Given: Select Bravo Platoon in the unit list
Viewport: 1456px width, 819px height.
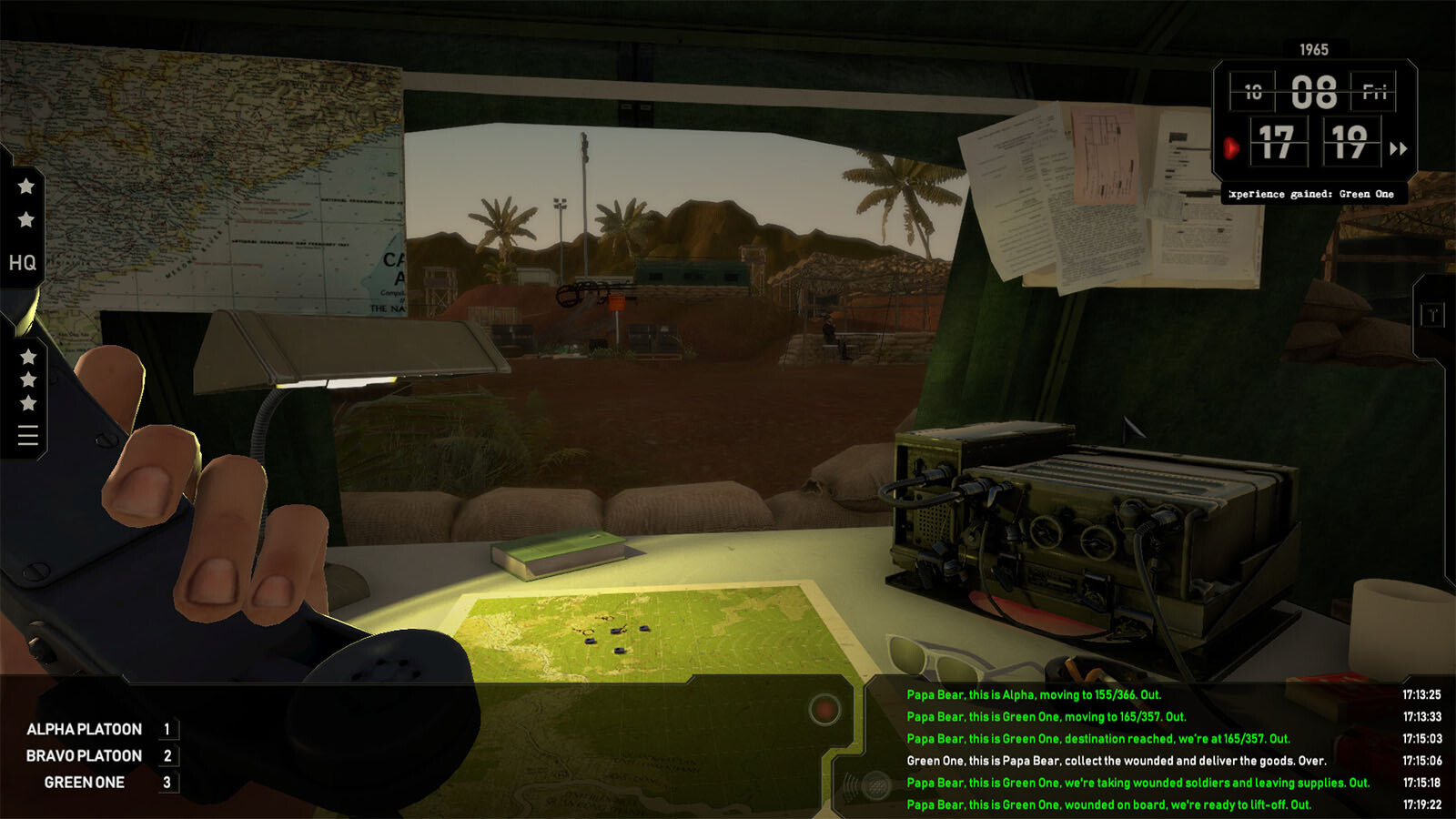Looking at the screenshot, I should pos(85,755).
